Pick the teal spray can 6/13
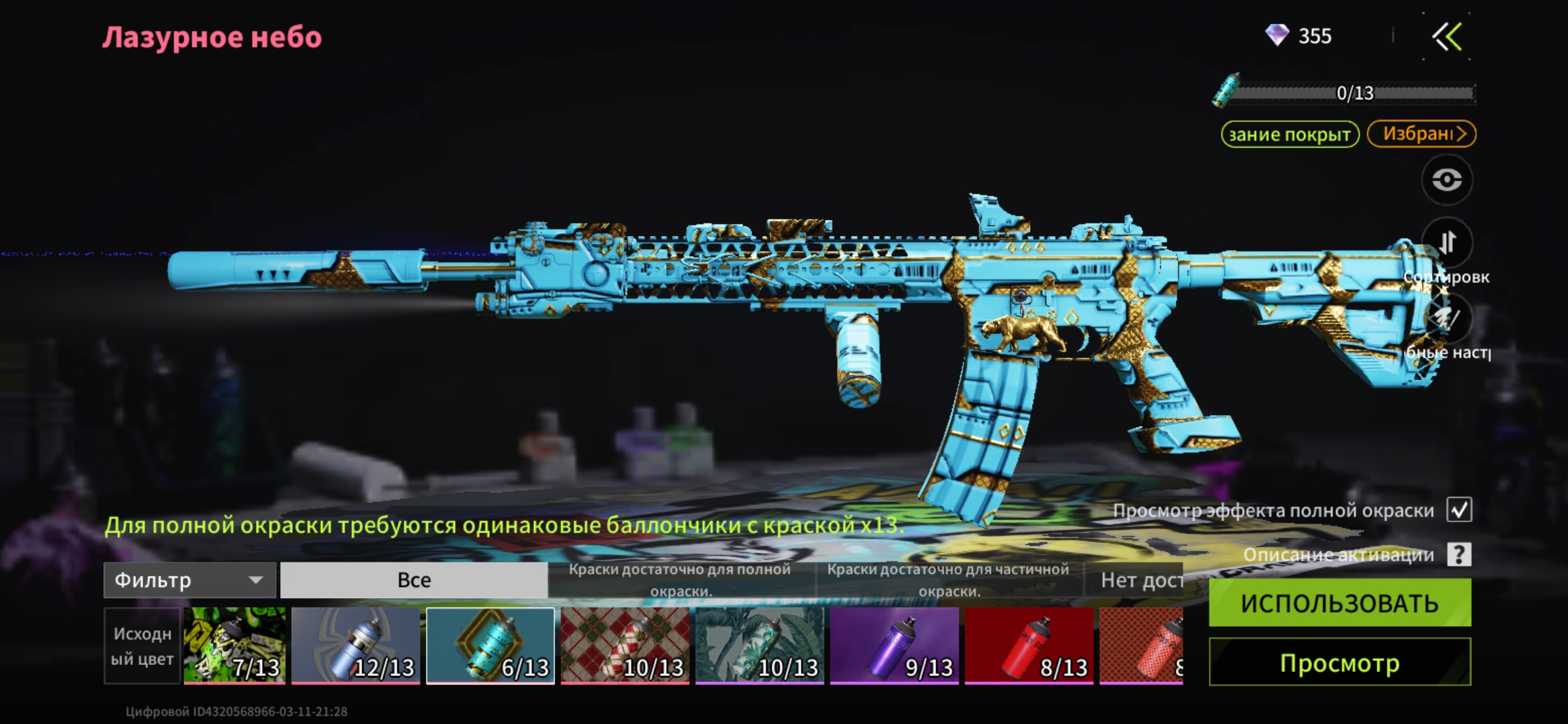This screenshot has height=724, width=1568. [x=491, y=646]
